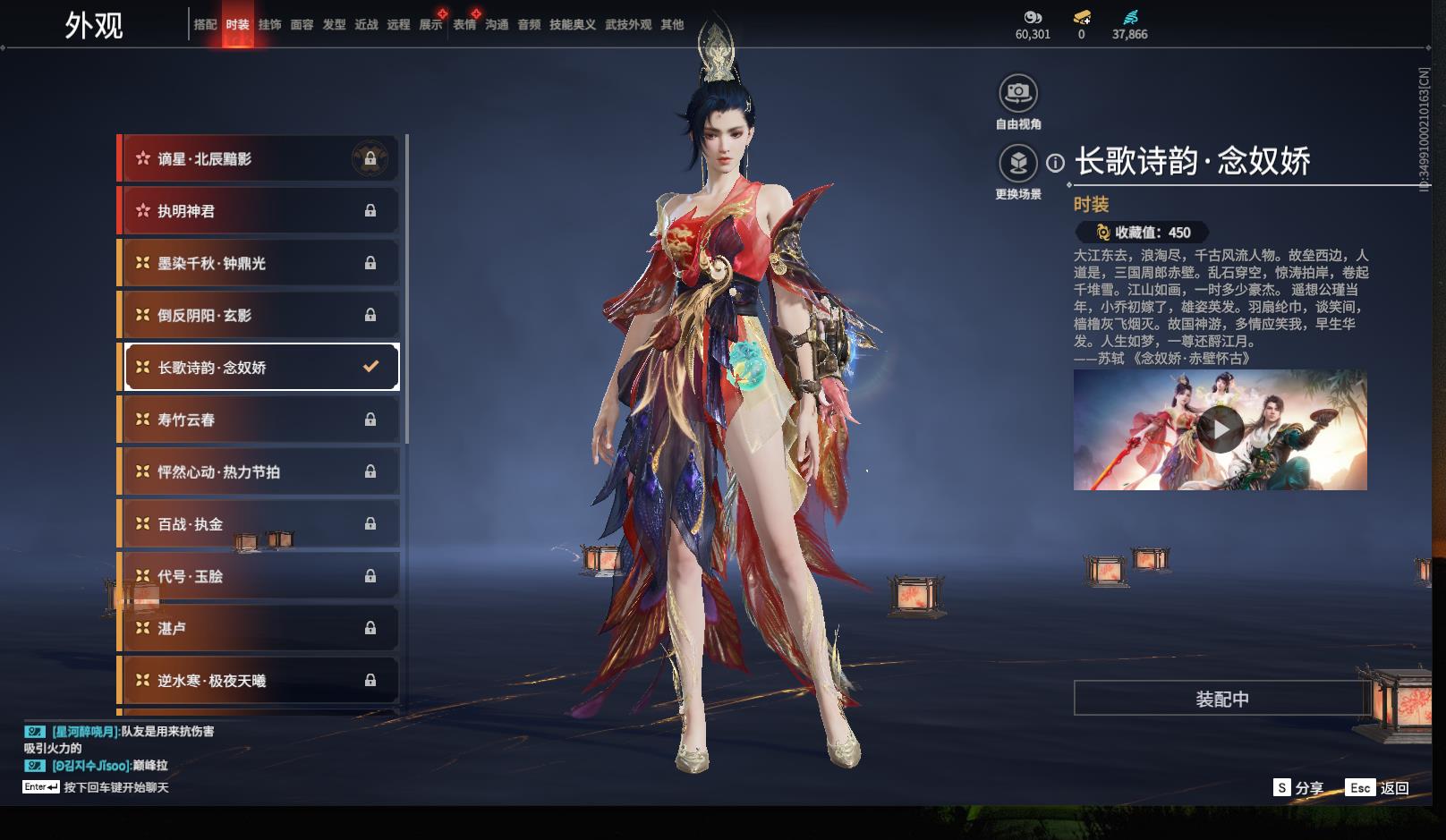Screen dimensions: 1446x840
Task: Share the outfit with 分享
Action: point(1299,788)
